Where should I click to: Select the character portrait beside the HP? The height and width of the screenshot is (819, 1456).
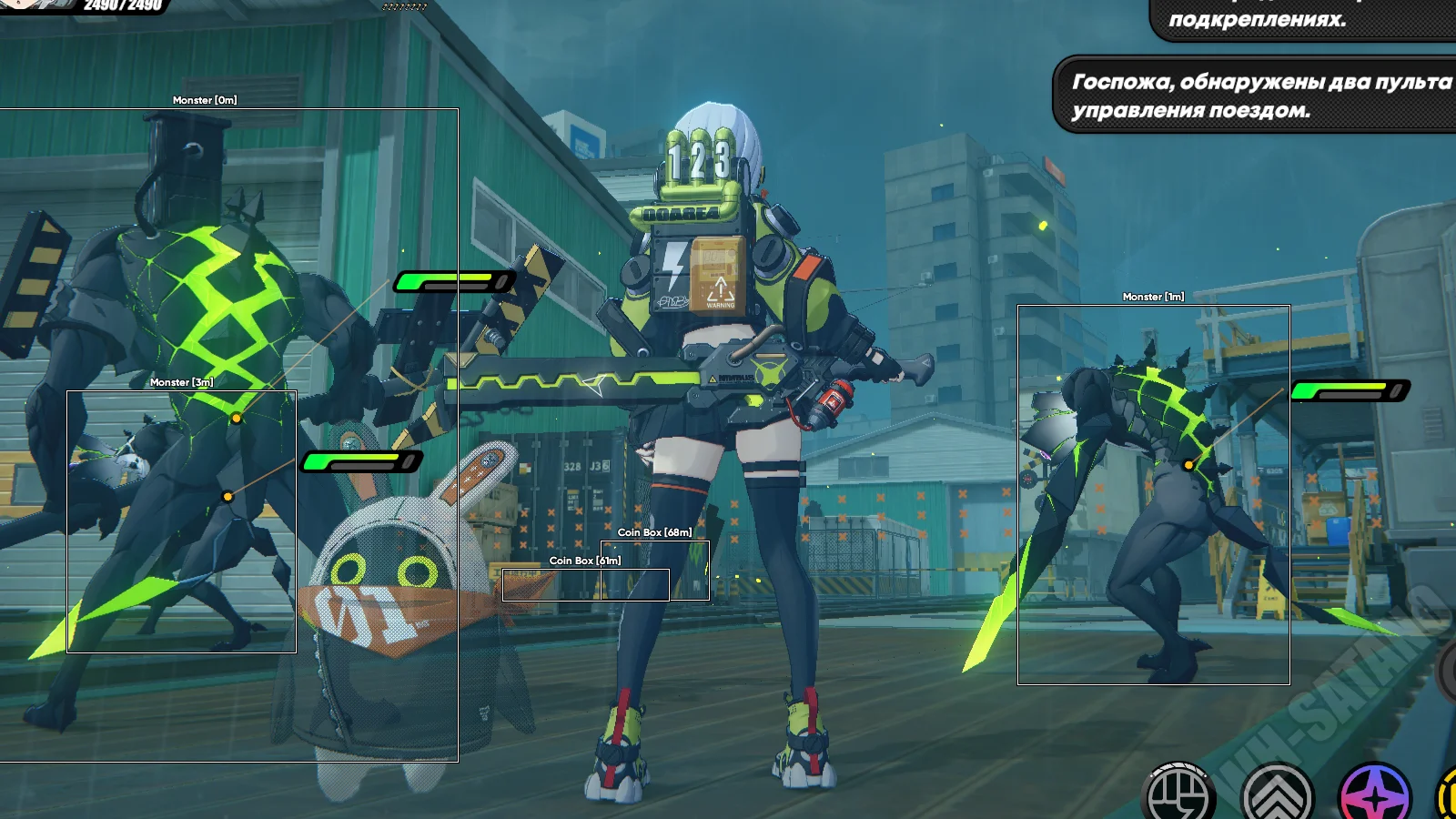point(35,4)
